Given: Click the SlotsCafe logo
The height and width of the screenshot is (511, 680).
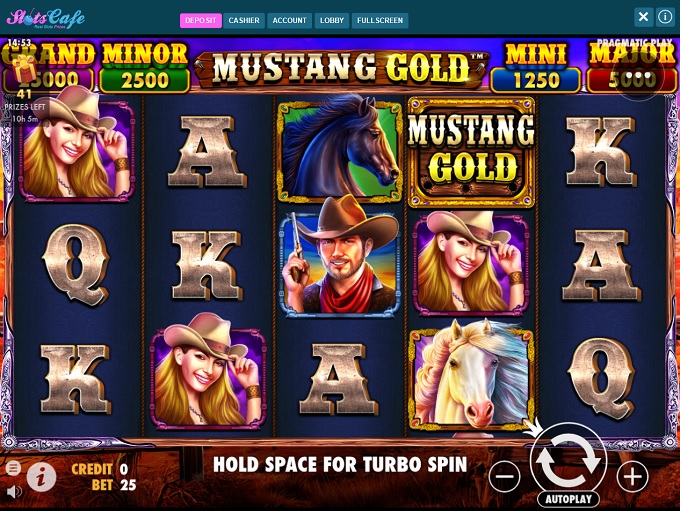Looking at the screenshot, I should click(45, 19).
